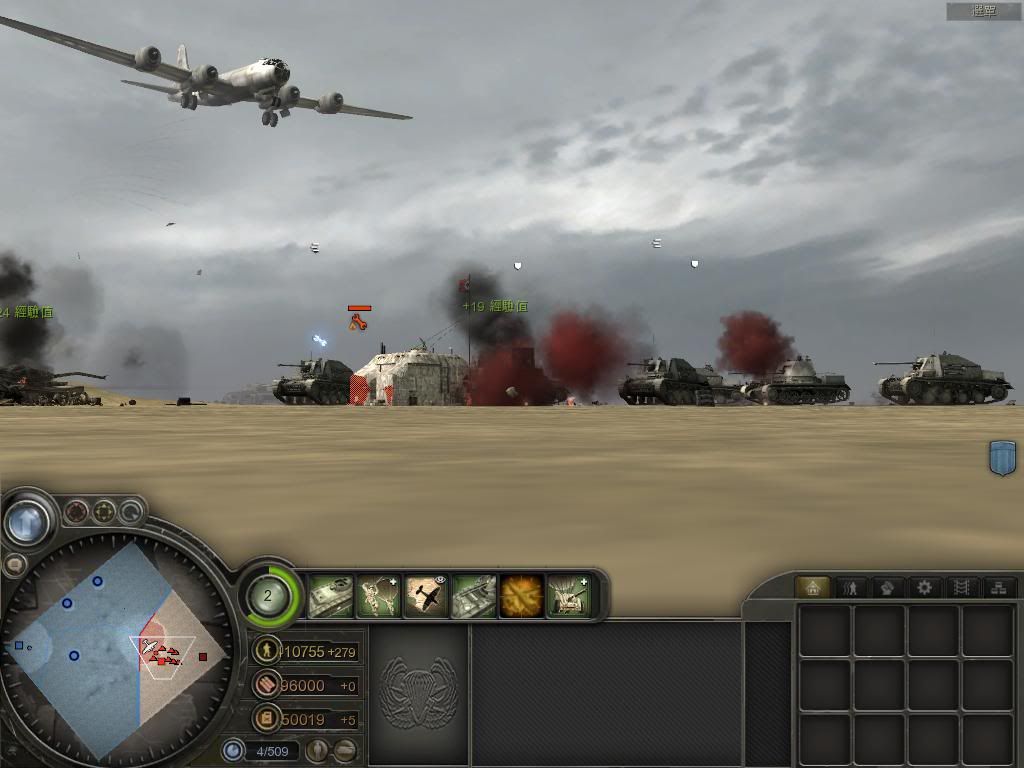Open the chat bubble button beside the minimap
This screenshot has width=1024, height=768.
pos(14,566)
